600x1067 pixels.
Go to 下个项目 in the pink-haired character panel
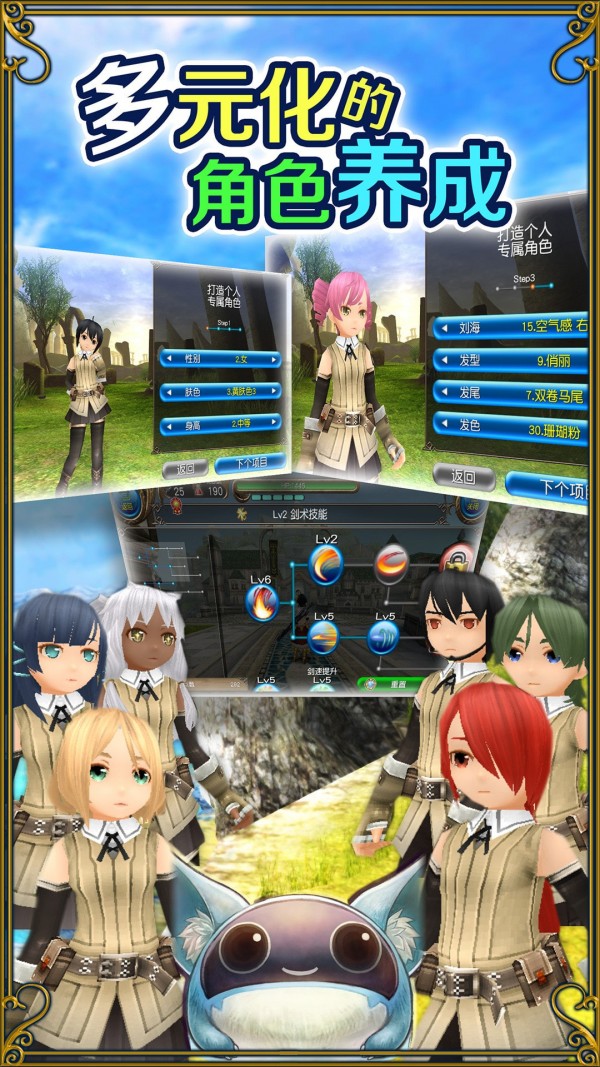pos(548,486)
